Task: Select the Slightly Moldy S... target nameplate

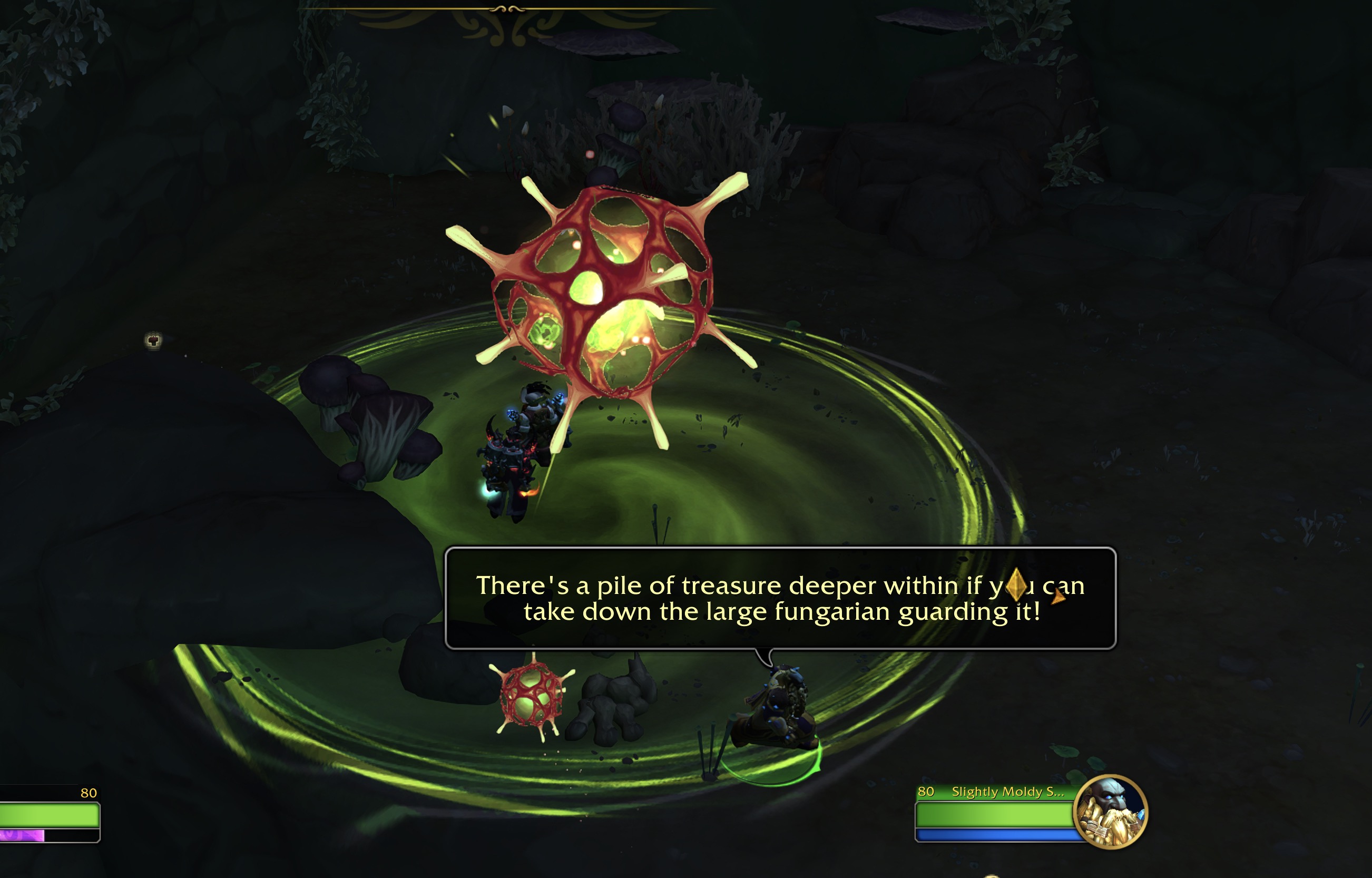Action: point(1007,792)
